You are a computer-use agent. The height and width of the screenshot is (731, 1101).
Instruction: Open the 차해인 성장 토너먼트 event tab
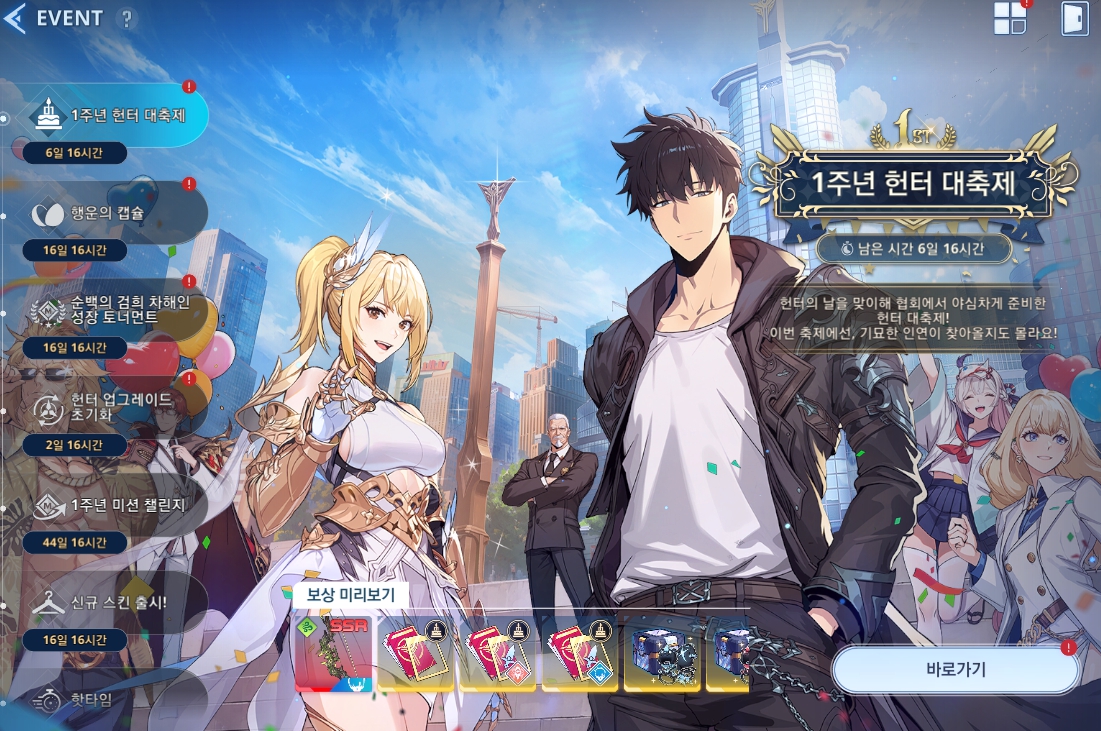pos(115,310)
